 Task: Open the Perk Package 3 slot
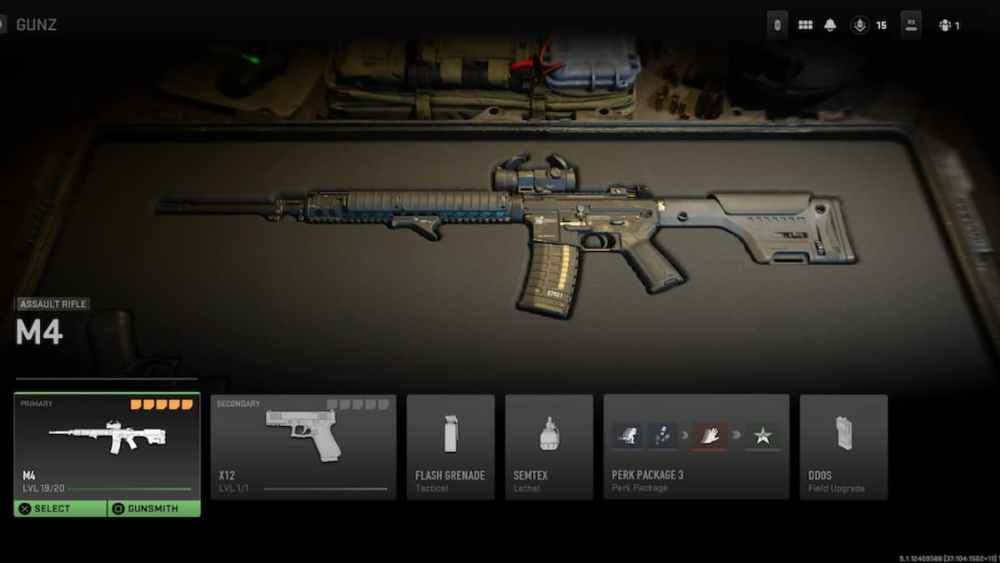point(696,447)
